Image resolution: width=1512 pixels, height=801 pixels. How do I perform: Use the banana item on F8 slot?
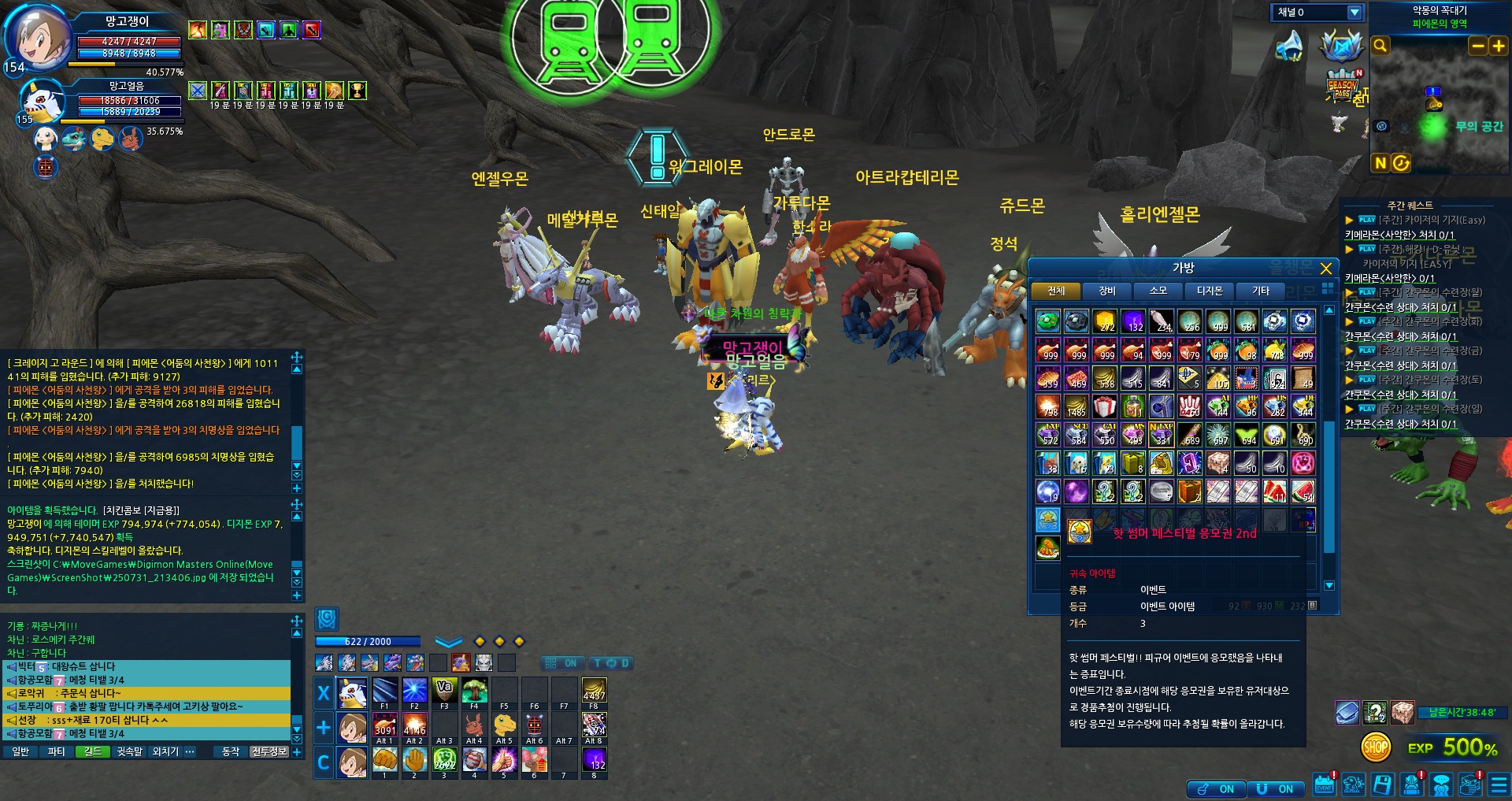click(x=594, y=691)
